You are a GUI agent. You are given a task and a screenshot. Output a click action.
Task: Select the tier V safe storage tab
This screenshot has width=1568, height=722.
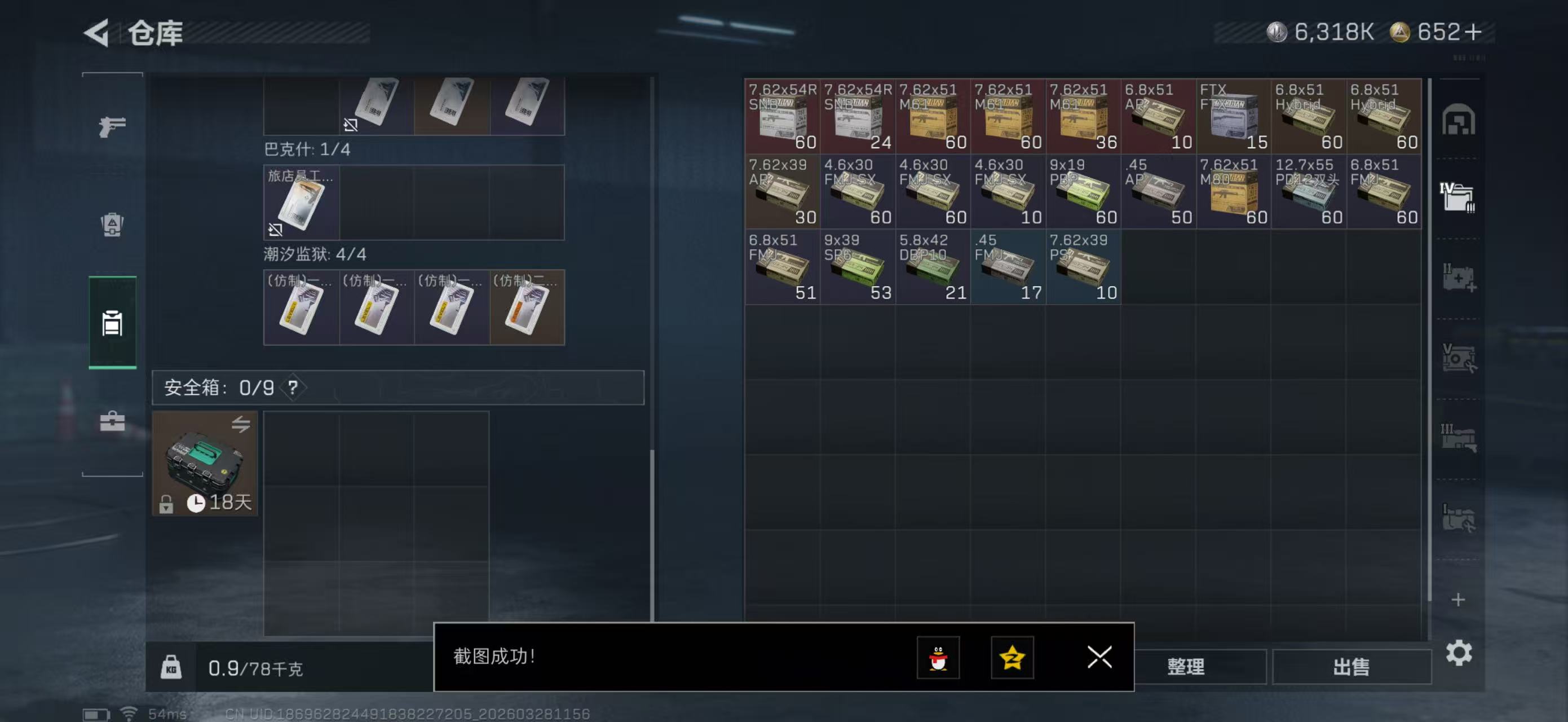click(1460, 358)
